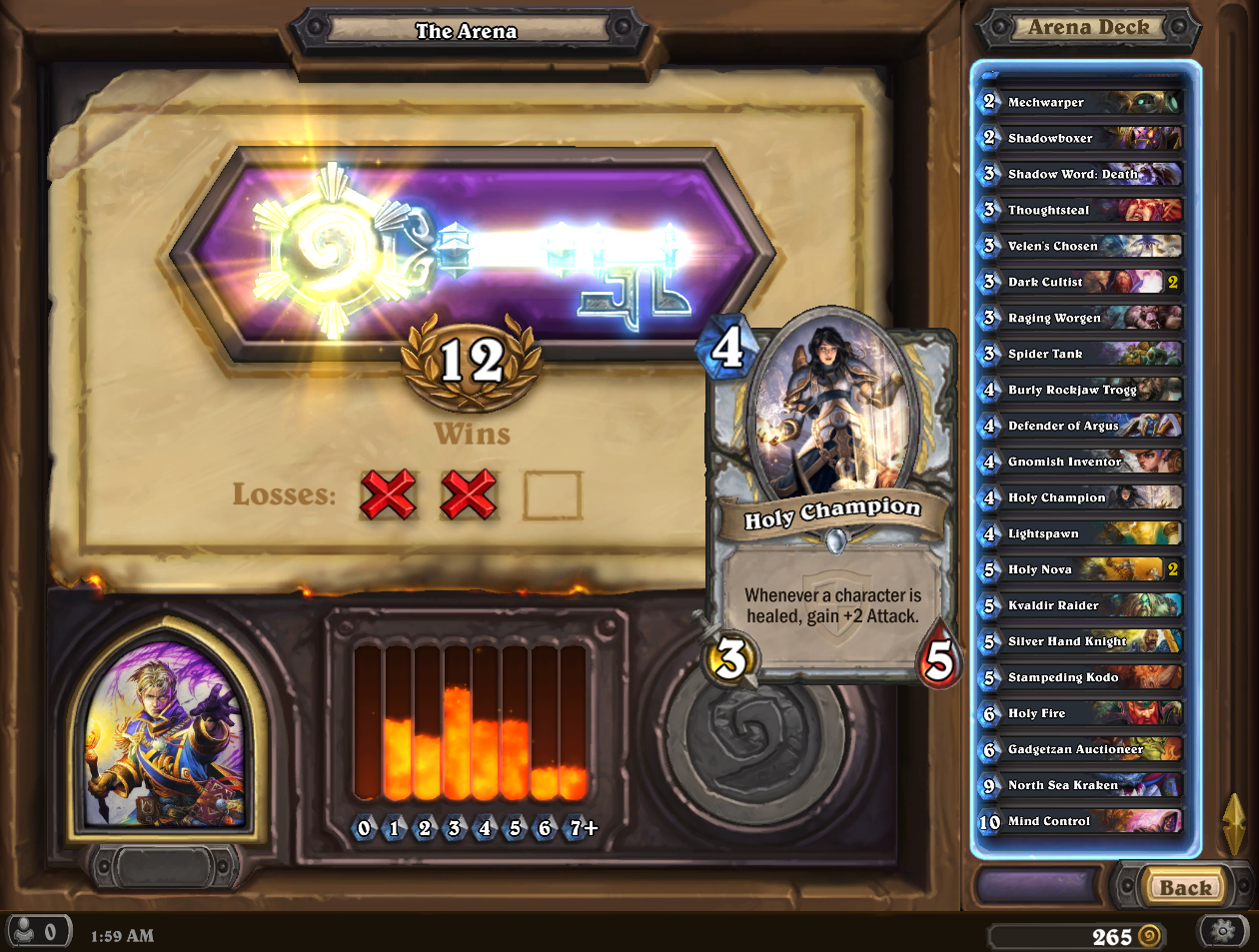Select the Defender of Argus row

click(1081, 426)
